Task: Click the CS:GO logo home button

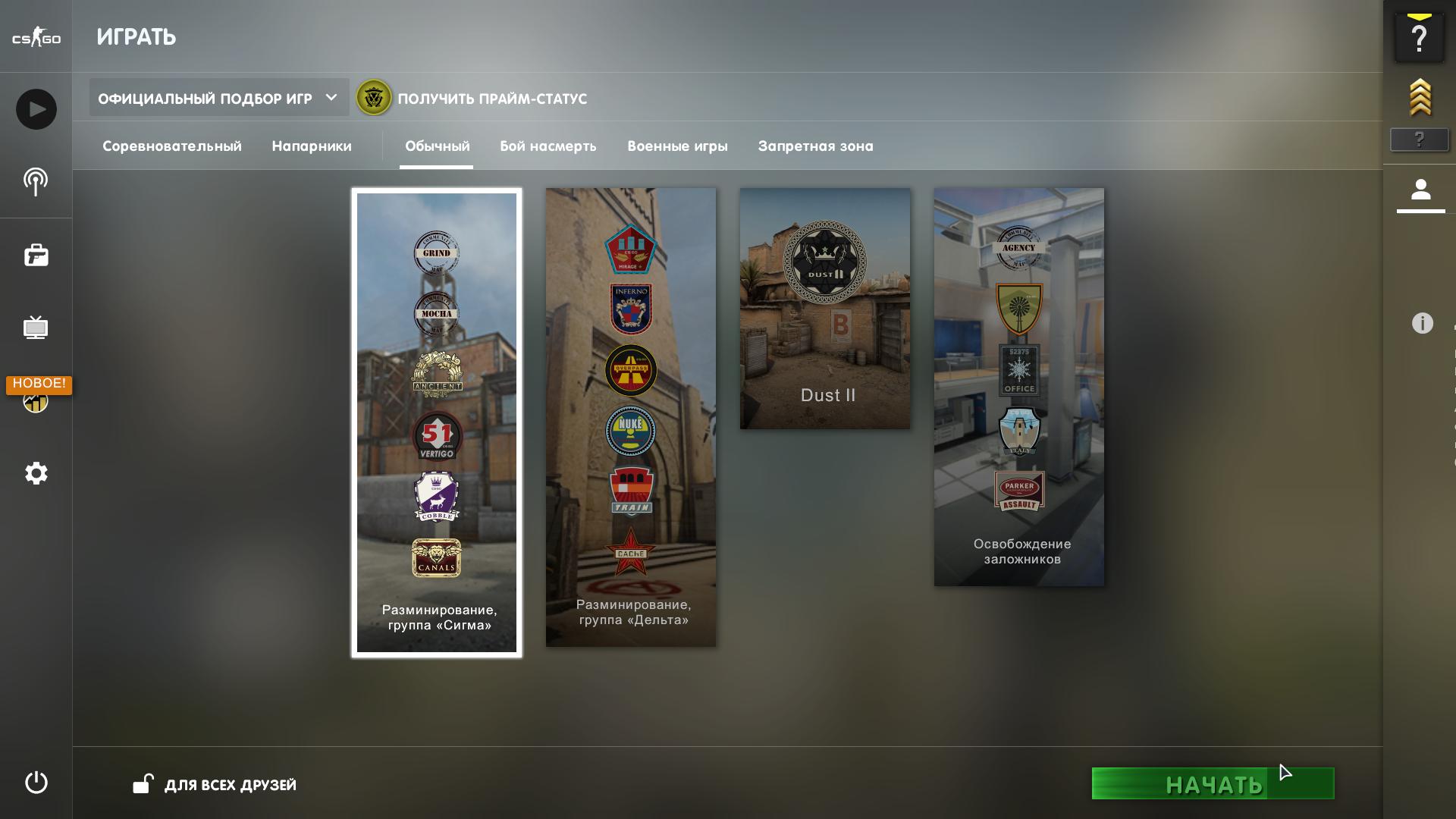Action: click(36, 37)
